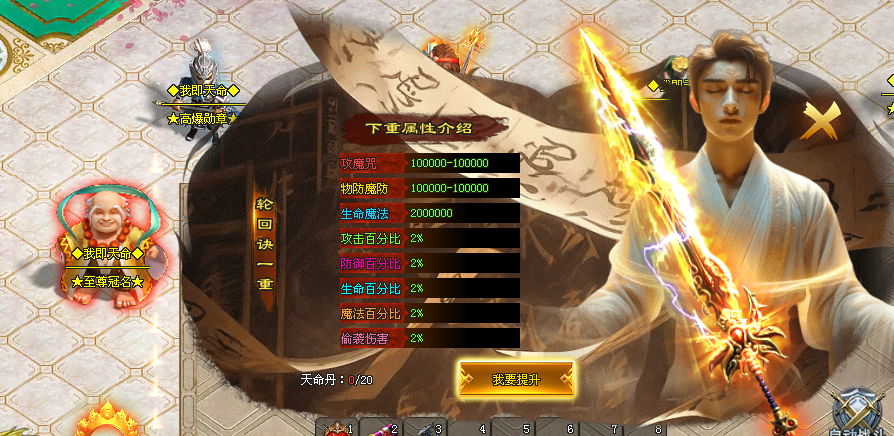894x436 pixels.
Task: Click the 我要提升 upgrade button
Action: (x=516, y=380)
